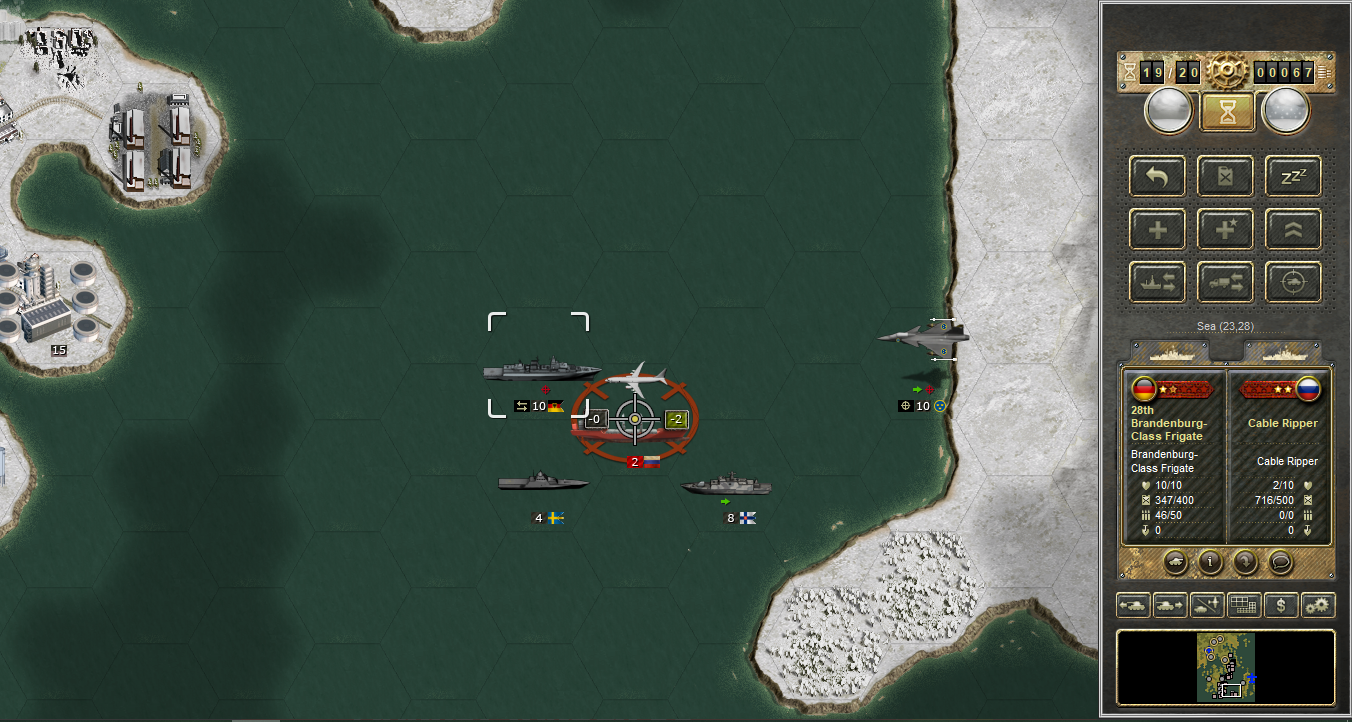Image resolution: width=1352 pixels, height=722 pixels.
Task: Click the truck mount swap button
Action: (1226, 283)
